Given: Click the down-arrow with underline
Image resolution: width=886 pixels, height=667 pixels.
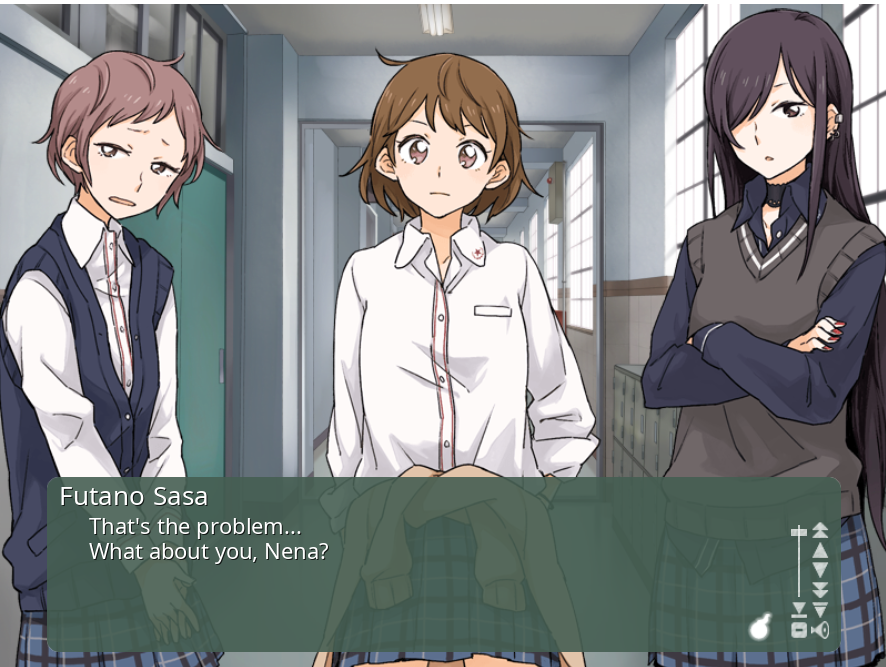Looking at the screenshot, I should point(799,609).
